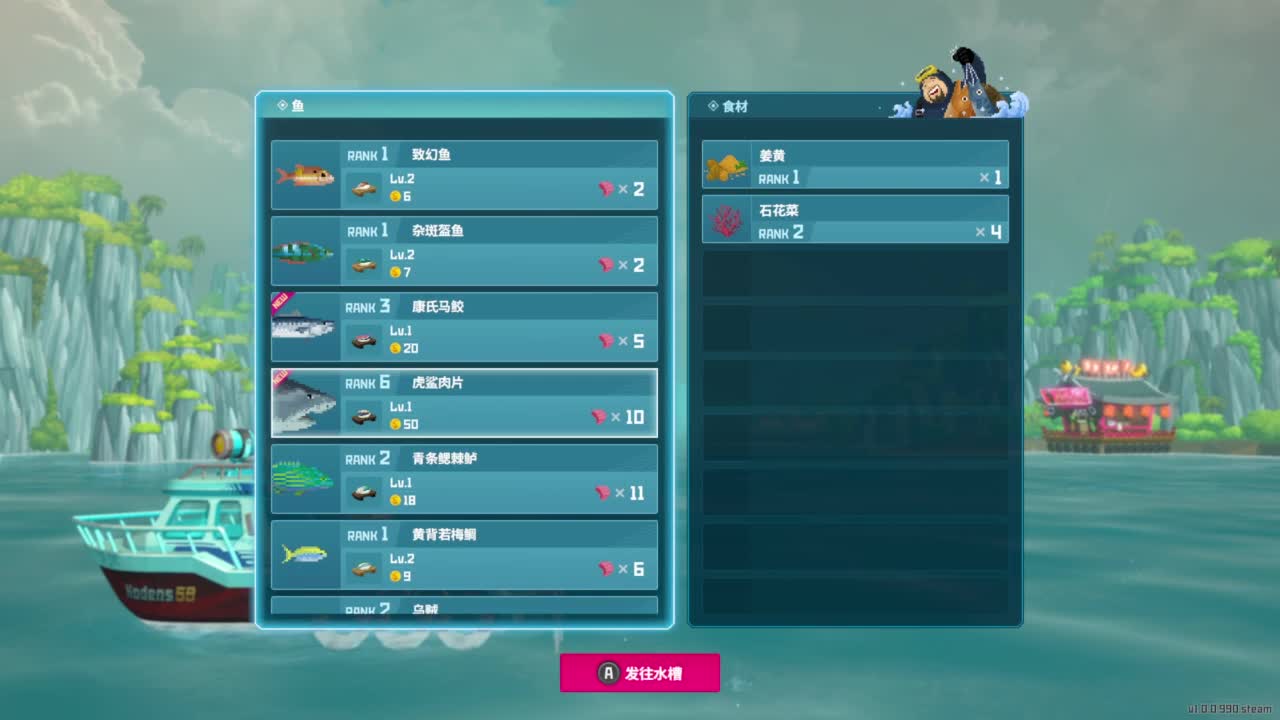Click the 青条鳃棘鲈 fish thumbnail
This screenshot has width=1280, height=720.
point(305,479)
